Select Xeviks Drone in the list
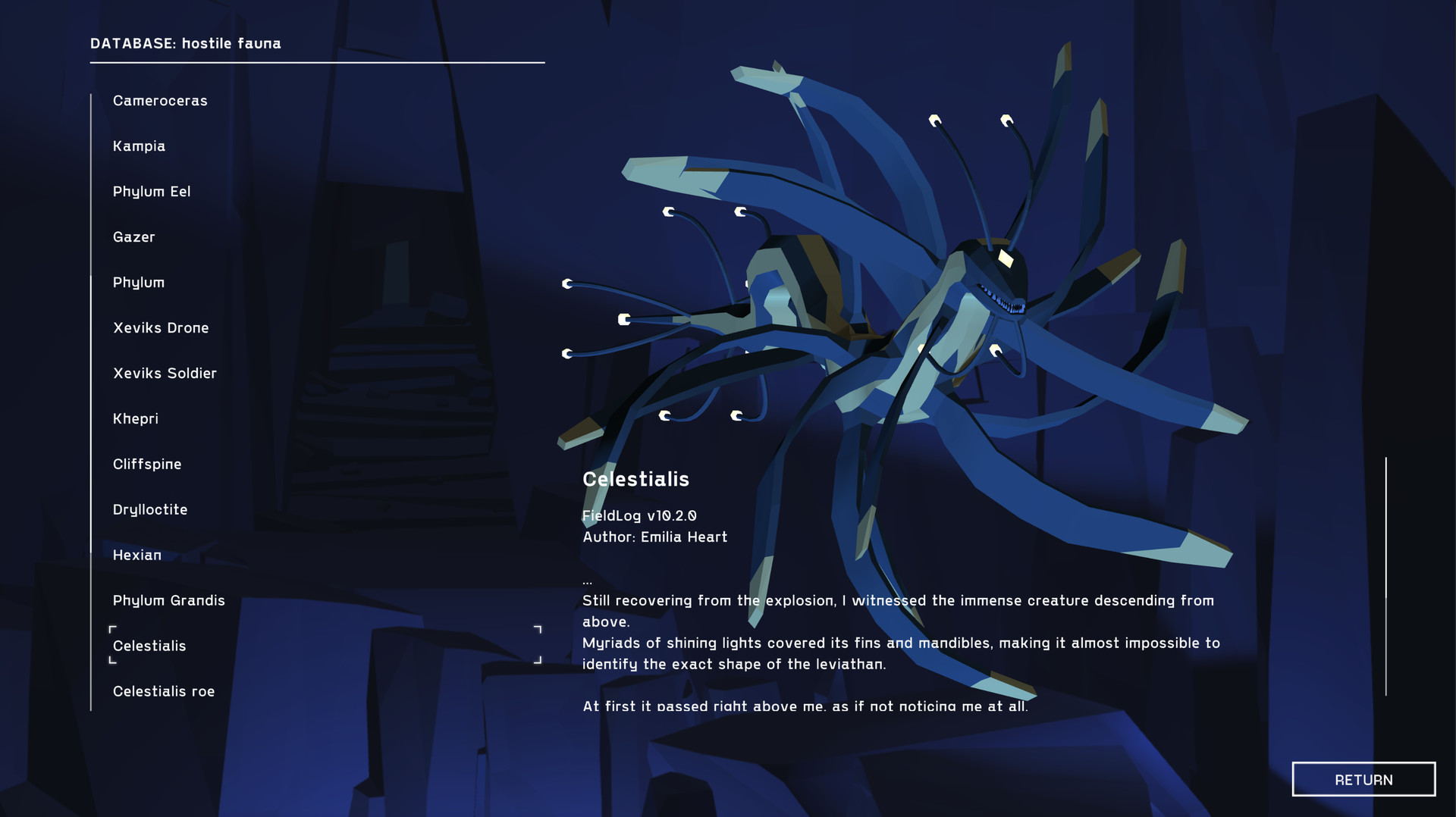The width and height of the screenshot is (1456, 817). (161, 327)
